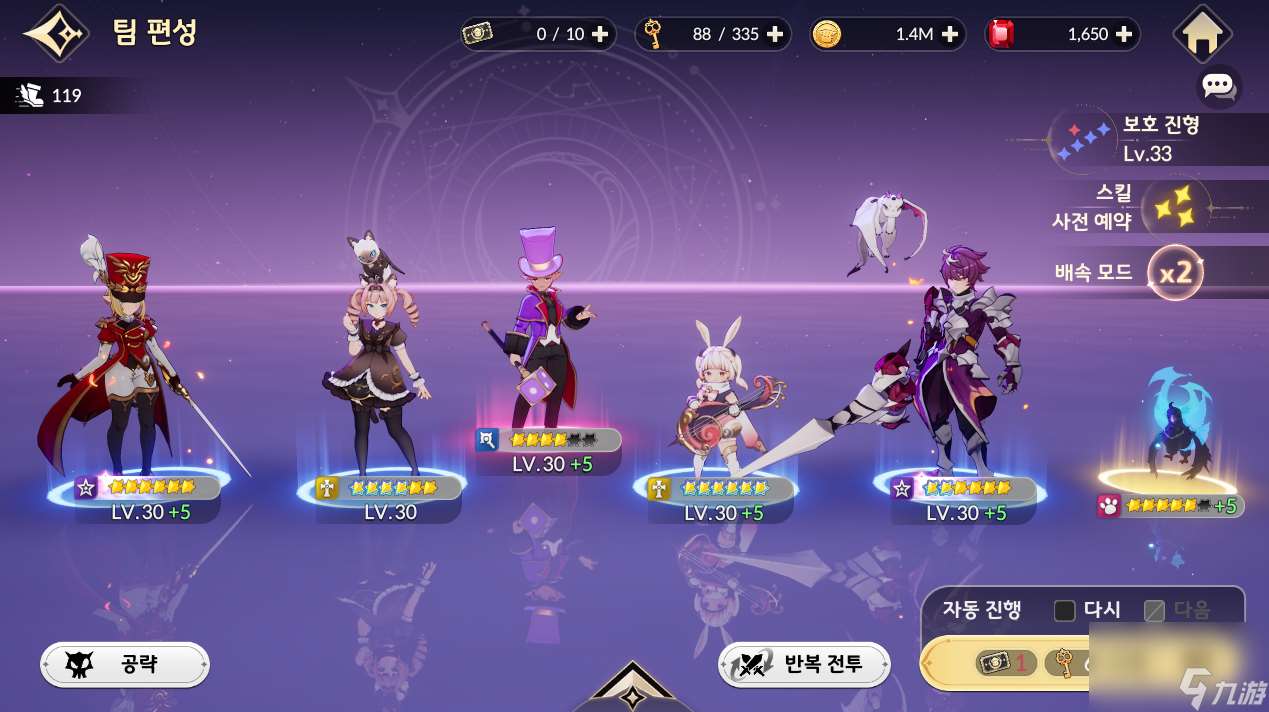Return to the home lobby
The image size is (1269, 712).
coord(1202,34)
